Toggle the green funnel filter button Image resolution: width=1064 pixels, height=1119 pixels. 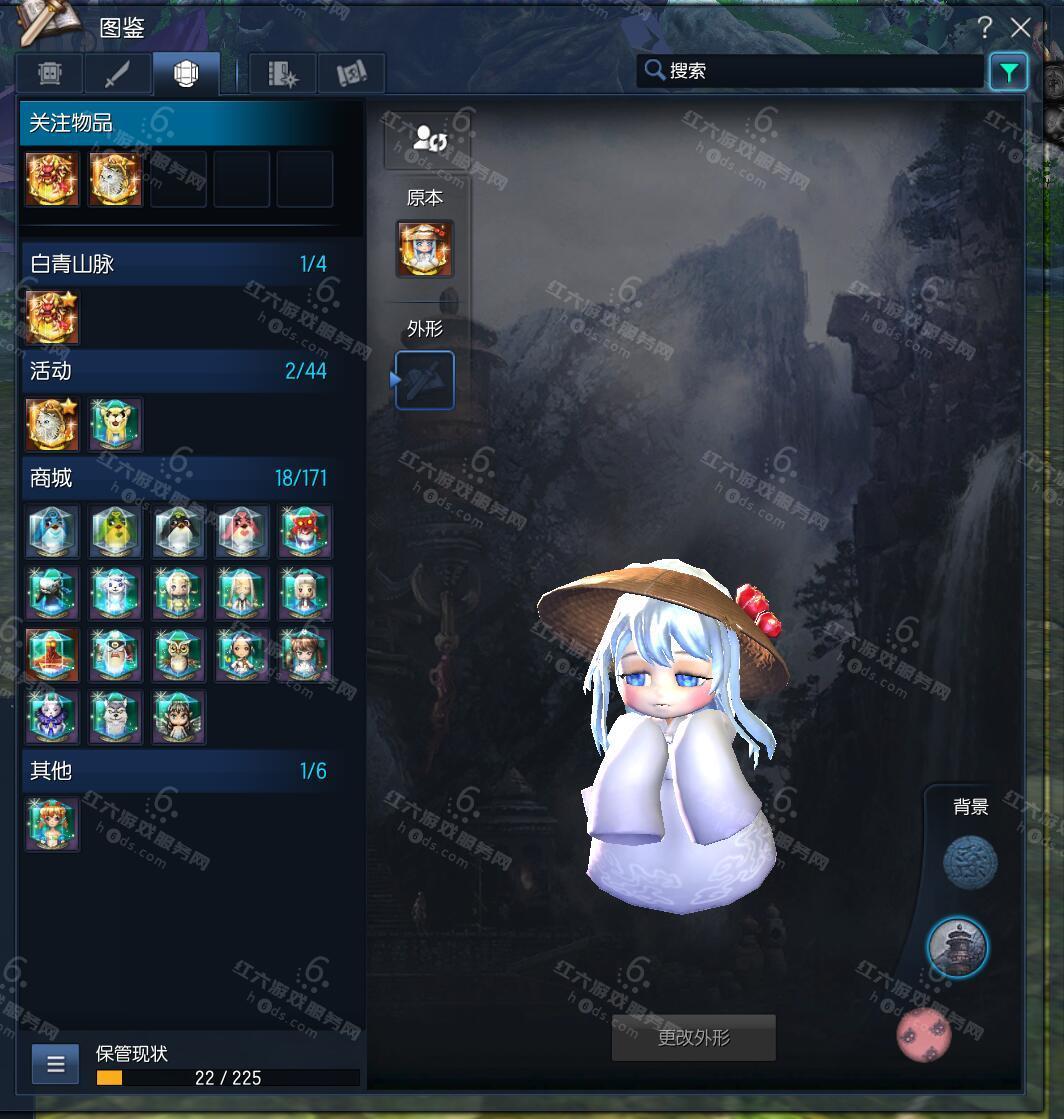[1008, 72]
